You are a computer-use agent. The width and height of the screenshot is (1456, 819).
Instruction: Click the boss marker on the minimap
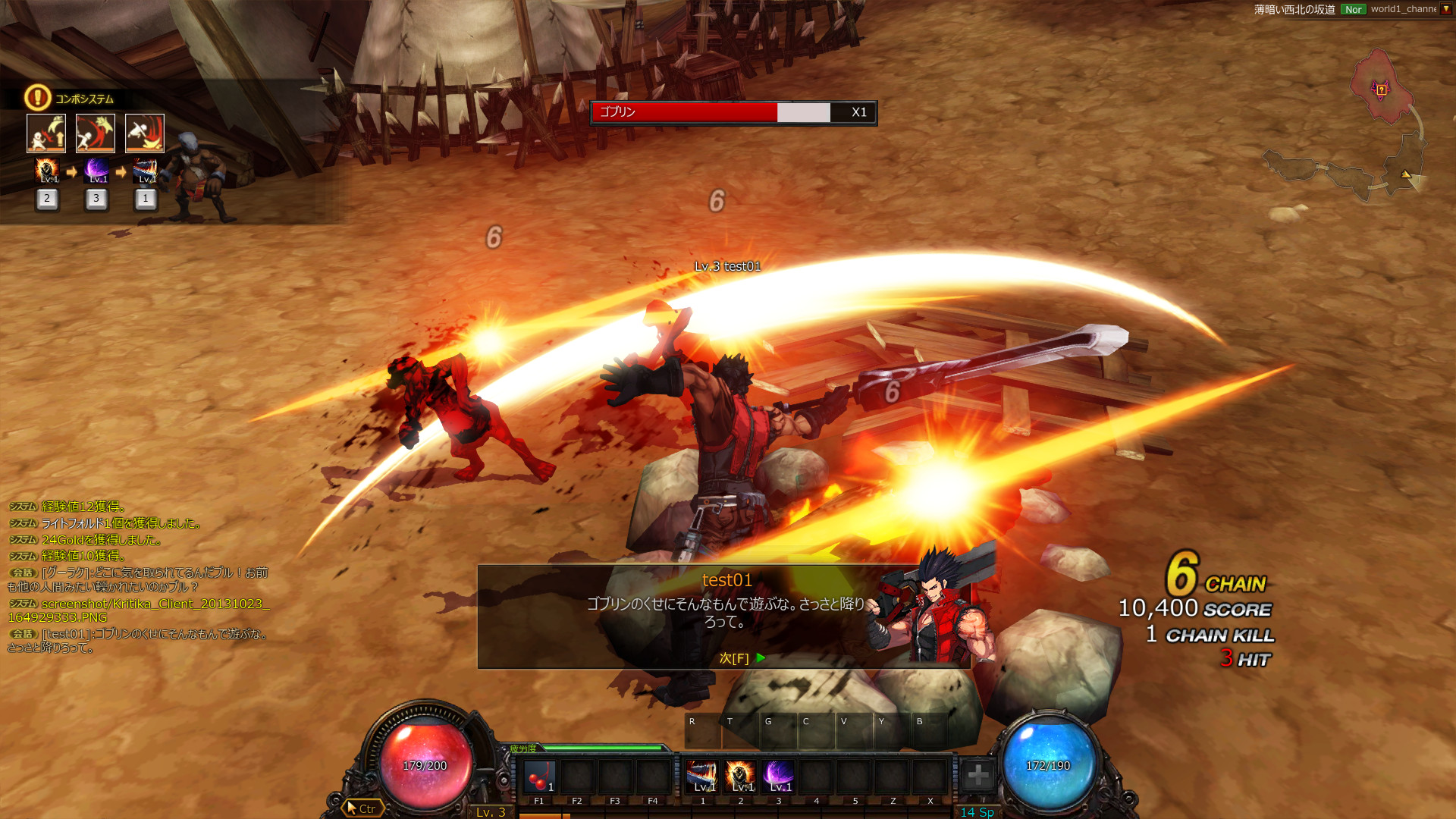click(x=1382, y=90)
